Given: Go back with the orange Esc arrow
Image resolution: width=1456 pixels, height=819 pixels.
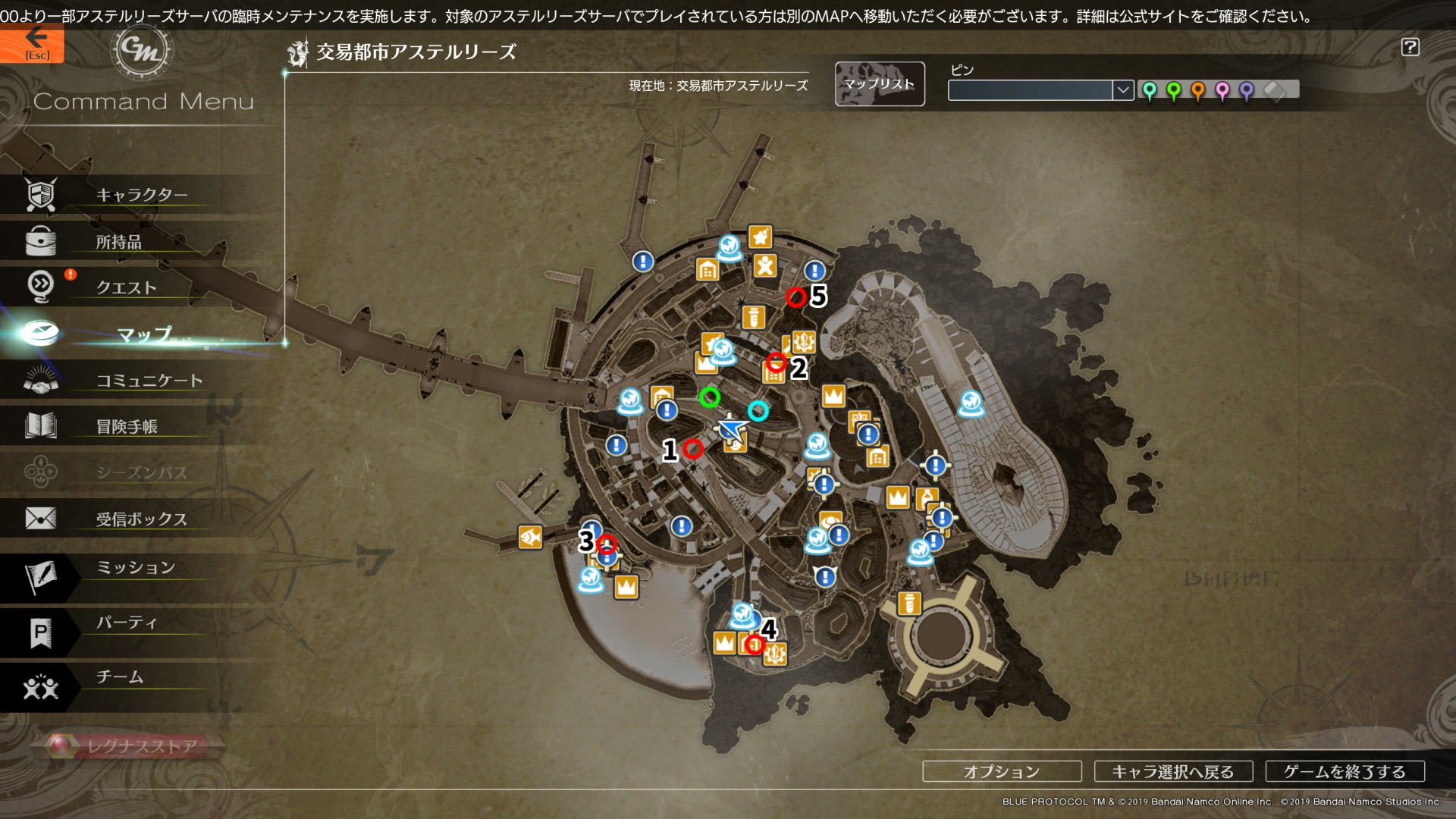Looking at the screenshot, I should click(33, 44).
